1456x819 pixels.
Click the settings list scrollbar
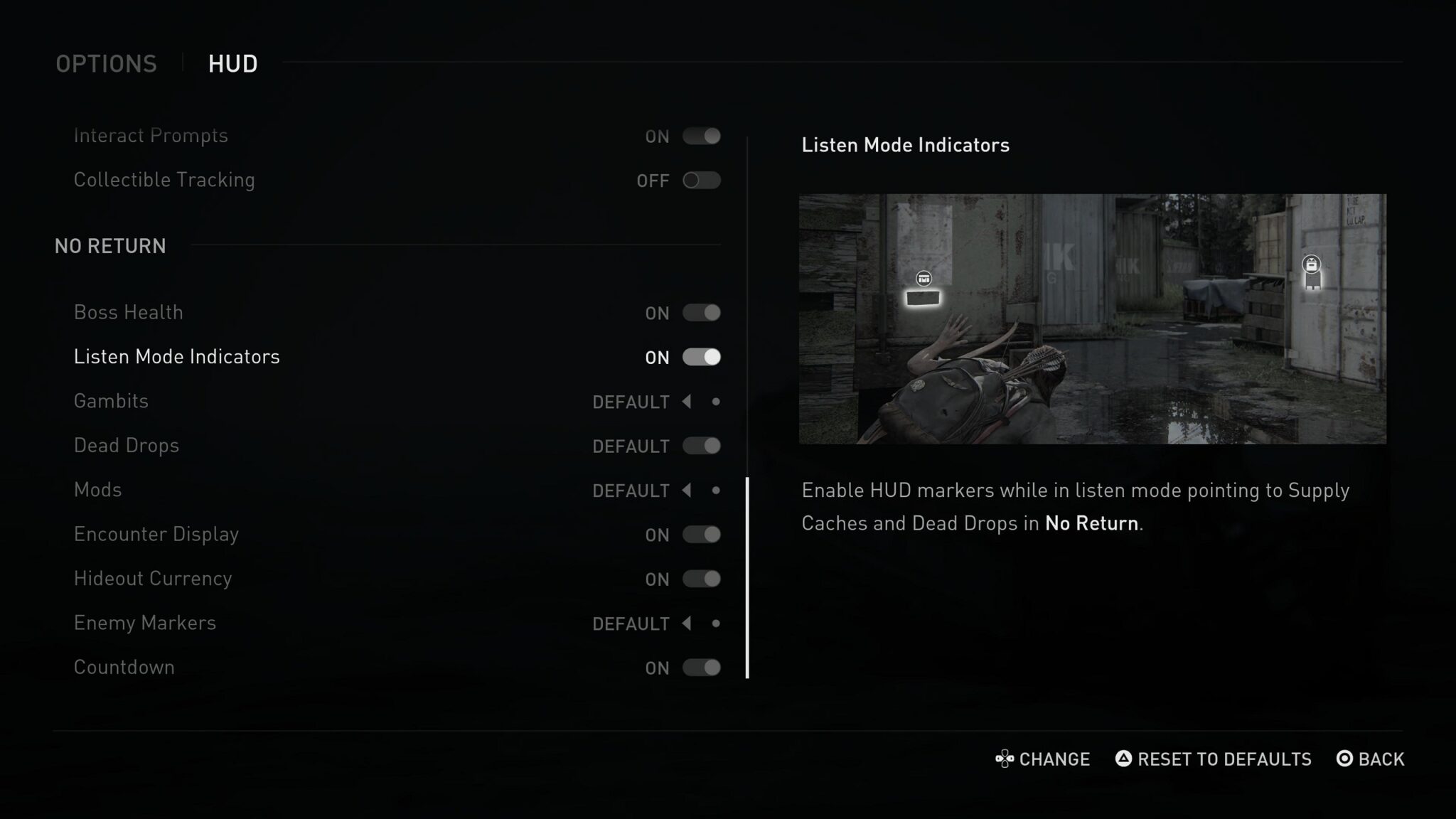pyautogui.click(x=747, y=577)
